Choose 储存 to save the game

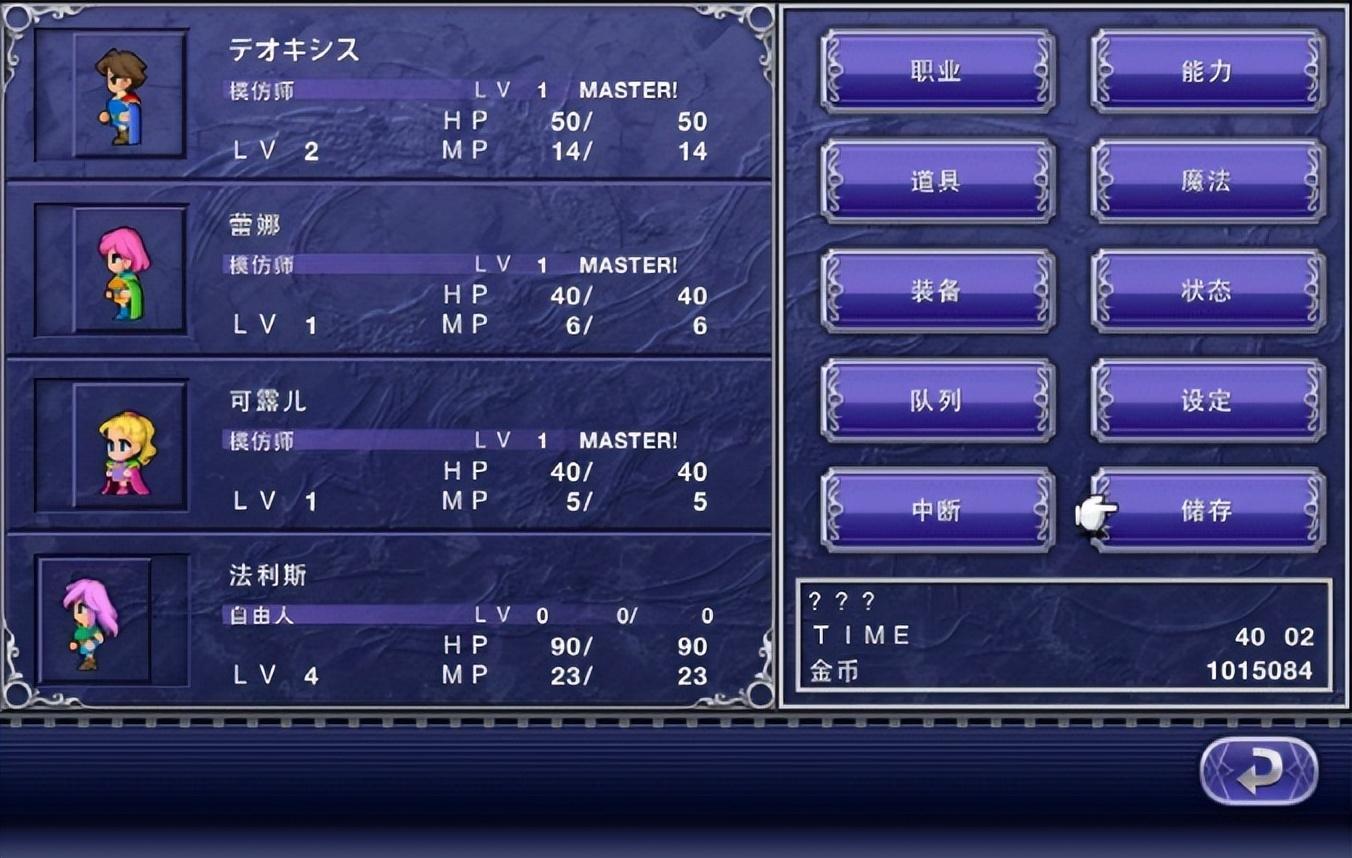(x=1207, y=509)
